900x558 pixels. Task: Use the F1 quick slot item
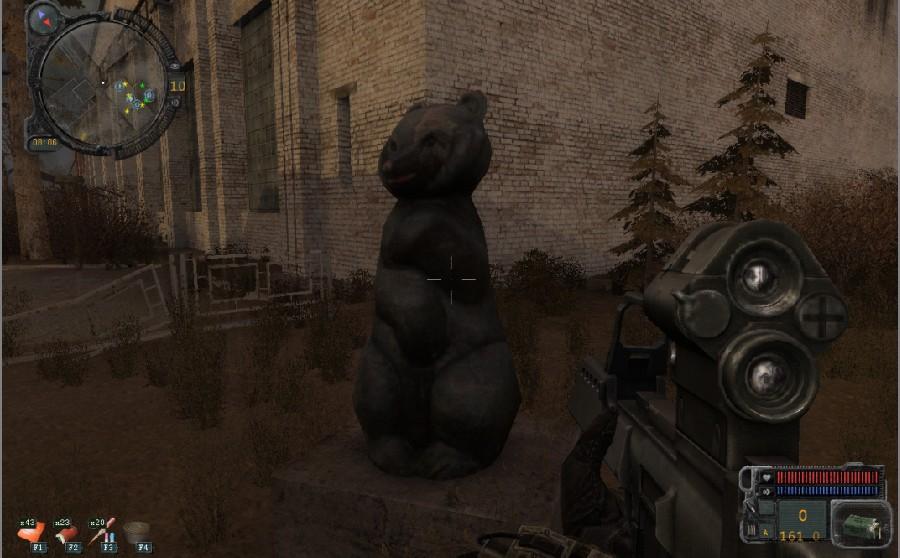pos(32,533)
